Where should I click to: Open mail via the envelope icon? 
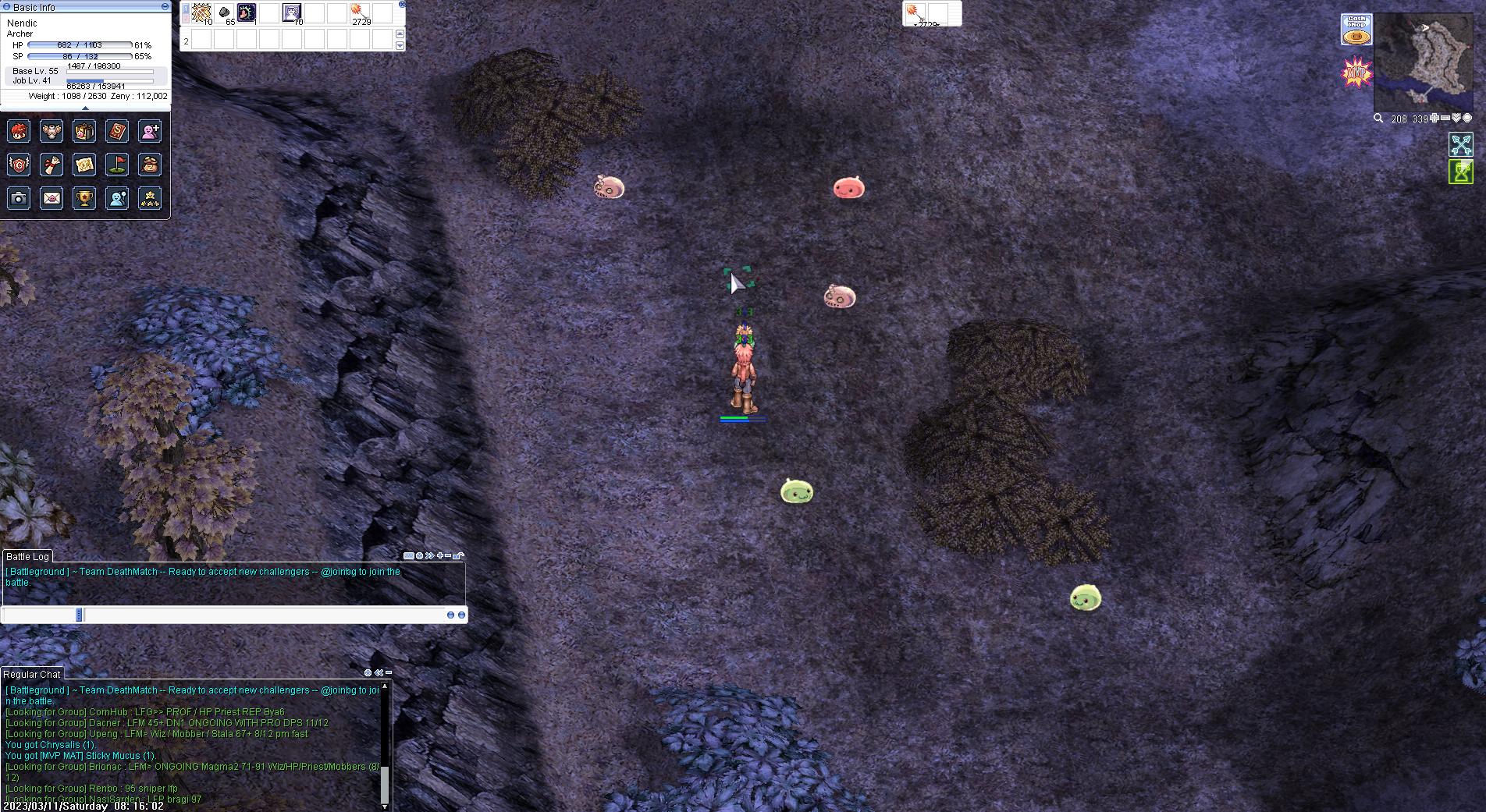click(x=50, y=197)
